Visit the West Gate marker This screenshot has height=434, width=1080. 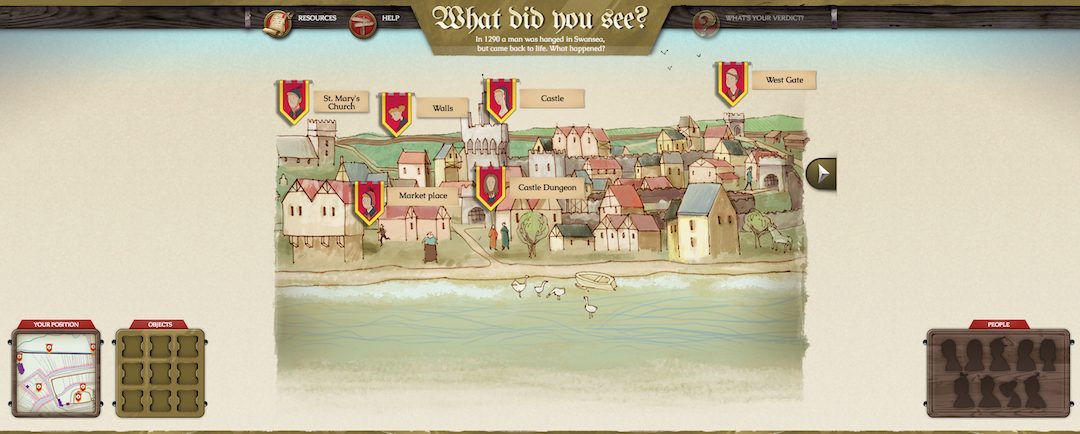tap(733, 83)
